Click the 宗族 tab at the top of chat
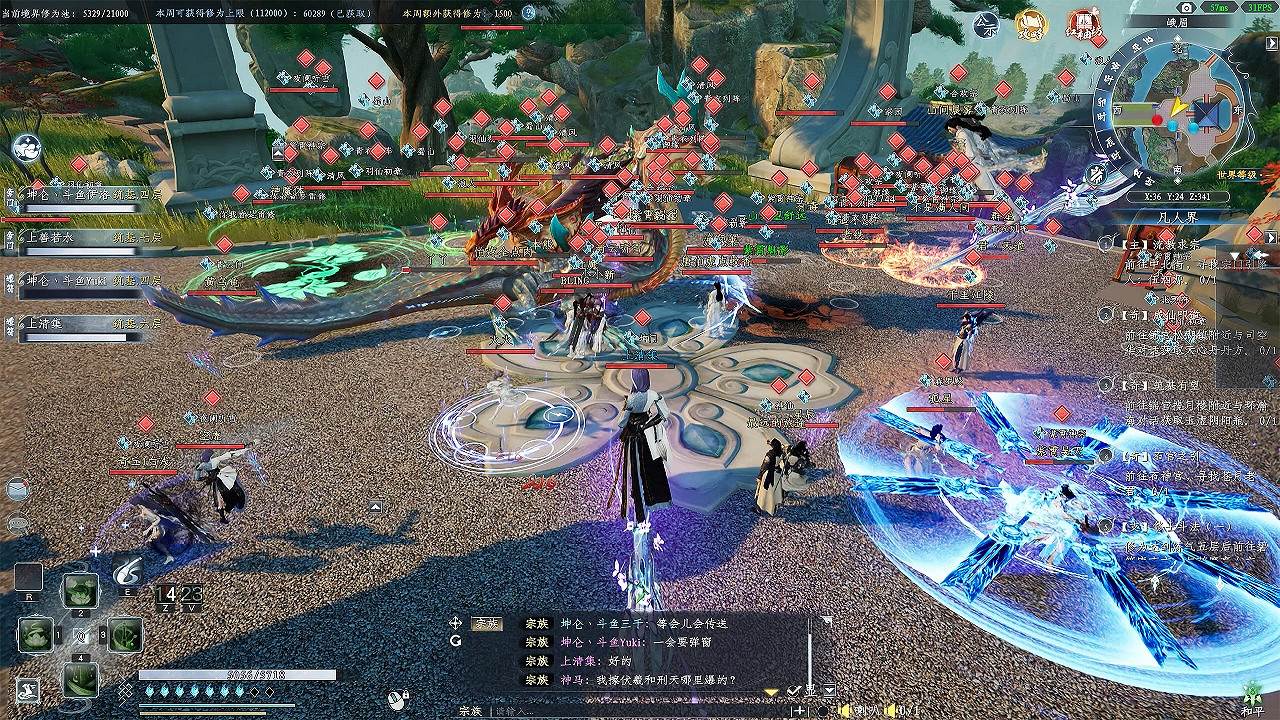Screen dimensions: 1280x720 pos(486,624)
